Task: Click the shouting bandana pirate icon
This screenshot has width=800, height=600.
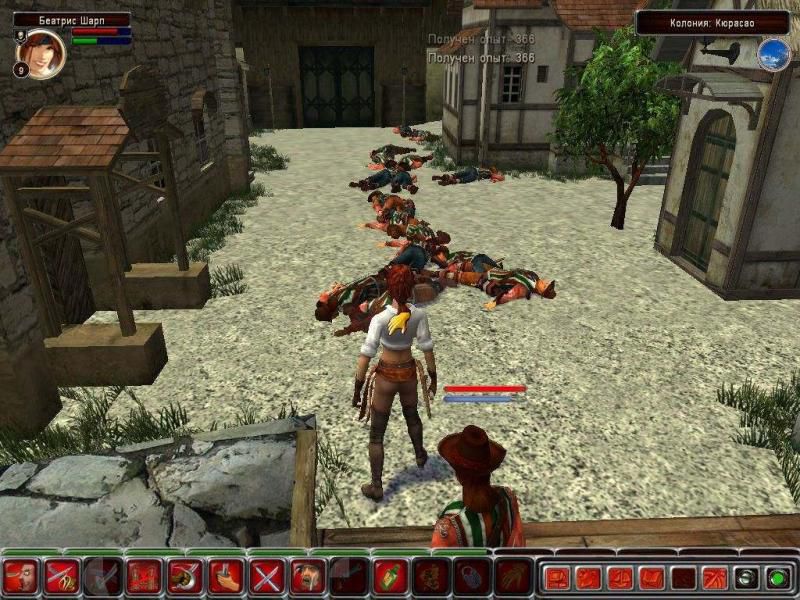Action: [307, 577]
